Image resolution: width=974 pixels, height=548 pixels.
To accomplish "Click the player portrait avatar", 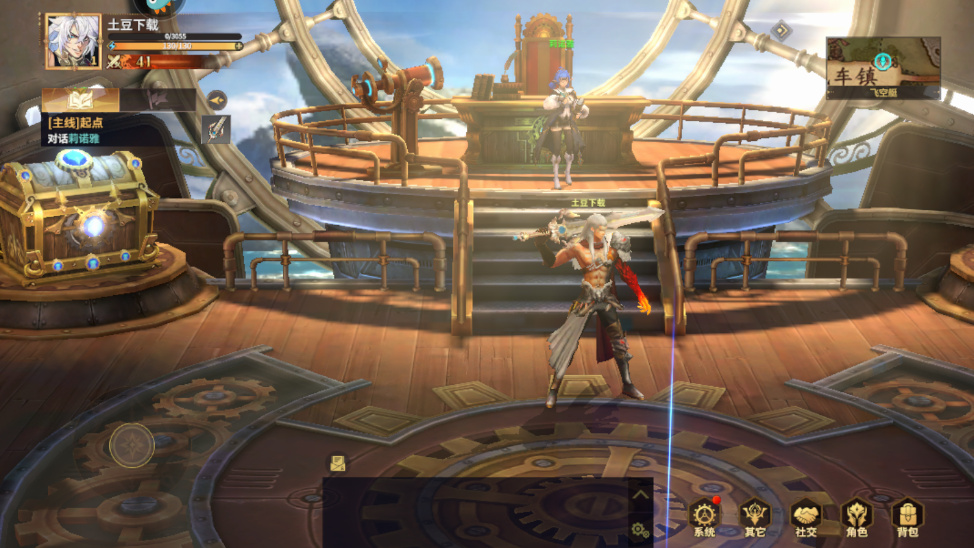I will [73, 42].
